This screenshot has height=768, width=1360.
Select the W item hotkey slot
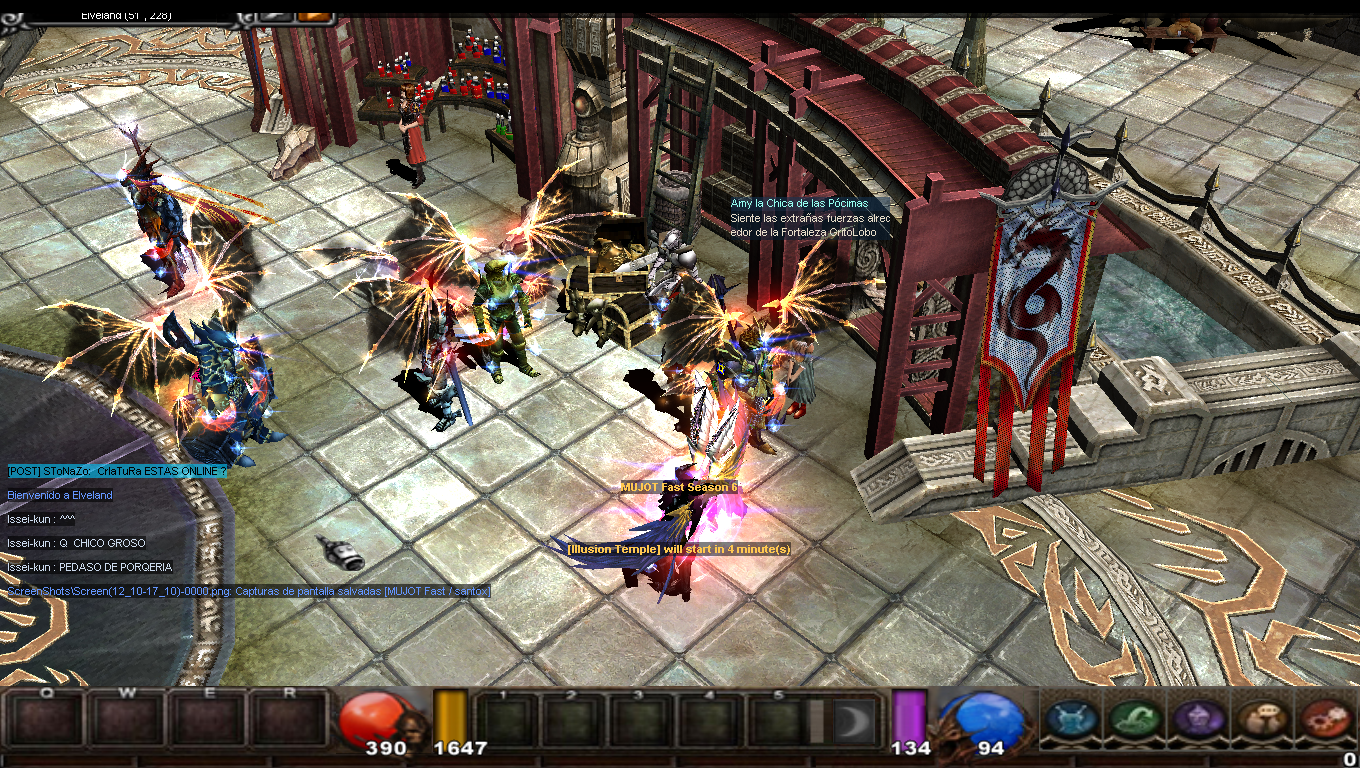pos(127,720)
